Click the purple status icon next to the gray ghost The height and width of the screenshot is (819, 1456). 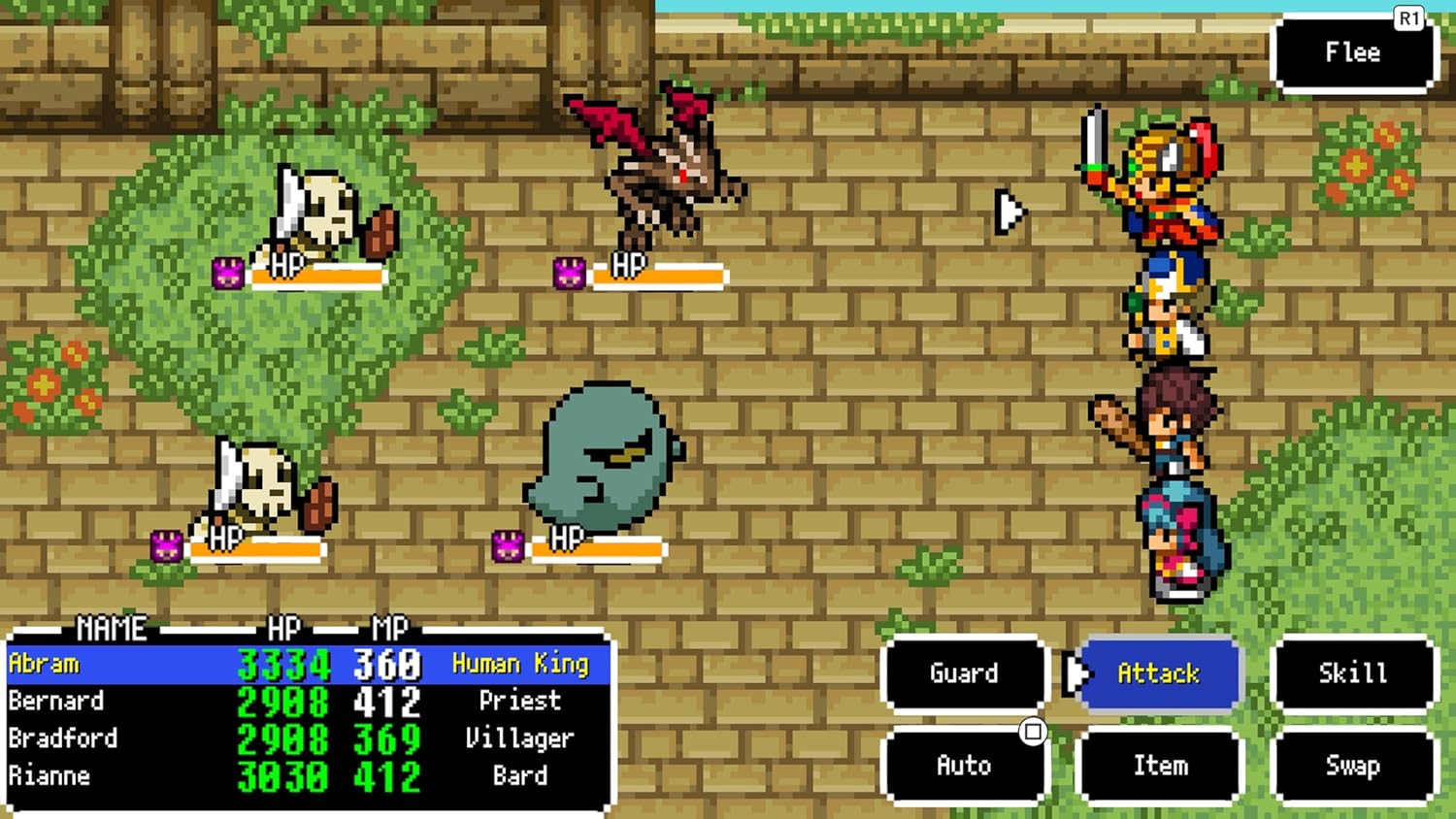506,545
